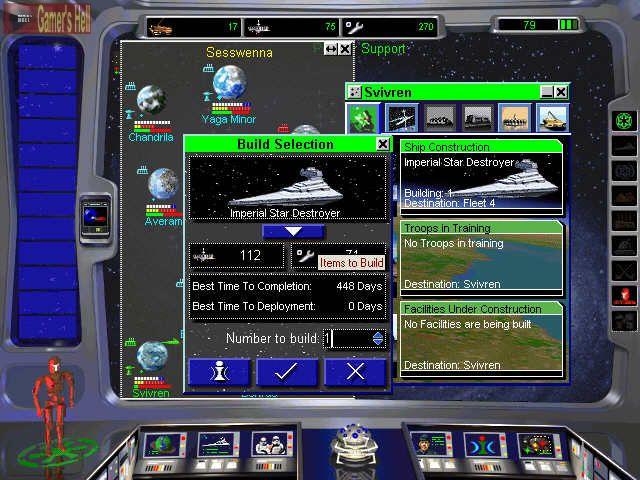Adjust the number-to-build spinner arrows
The width and height of the screenshot is (640, 480).
(x=377, y=339)
